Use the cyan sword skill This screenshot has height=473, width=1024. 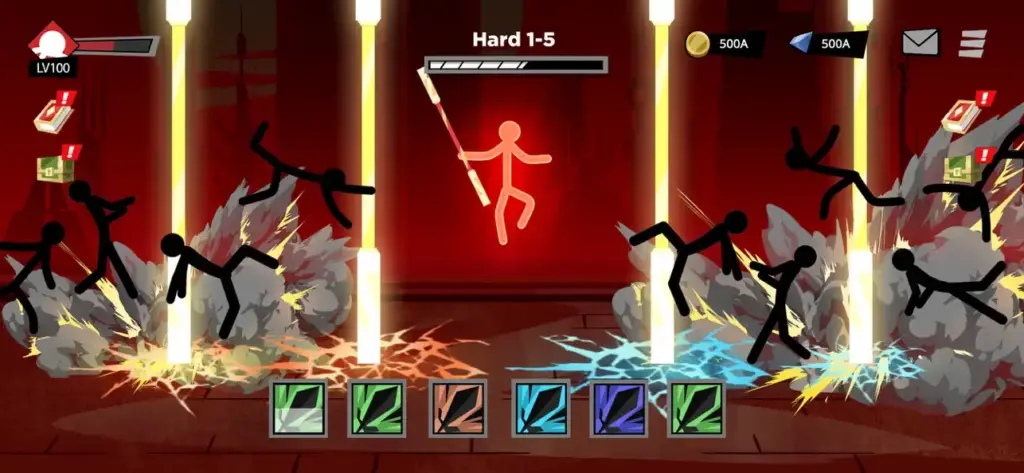click(x=539, y=408)
